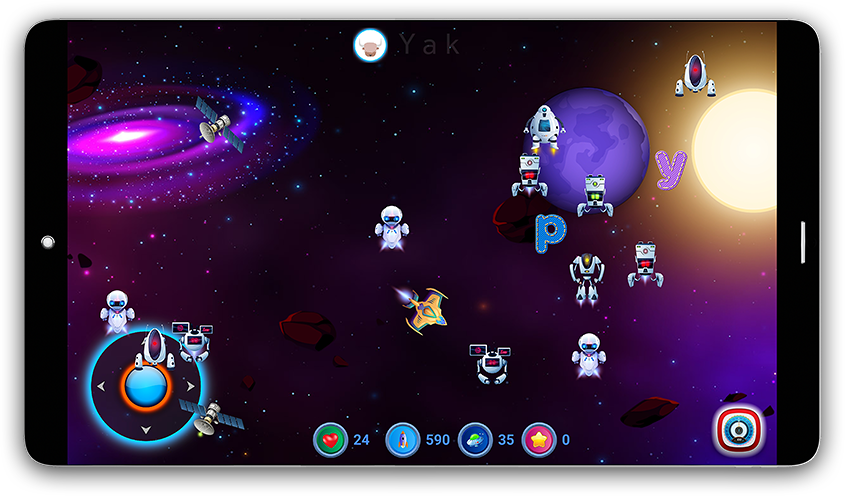Steer left with the joystick's left arrow
Image resolution: width=845 pixels, height=496 pixels.
(x=100, y=386)
